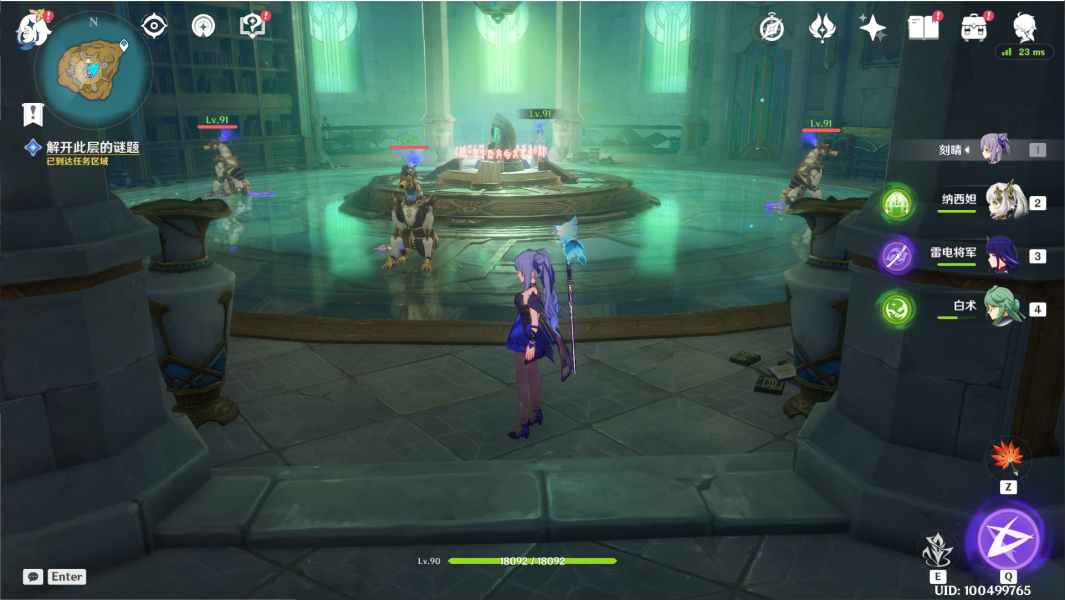Image resolution: width=1065 pixels, height=600 pixels.
Task: Open the circular minimap
Action: pyautogui.click(x=93, y=69)
